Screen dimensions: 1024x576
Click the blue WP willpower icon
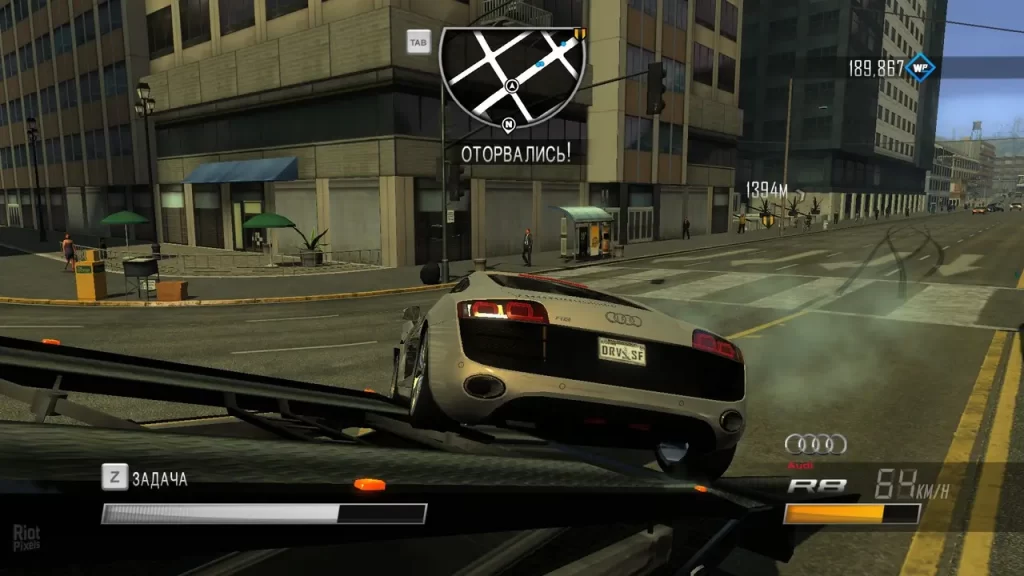[919, 68]
